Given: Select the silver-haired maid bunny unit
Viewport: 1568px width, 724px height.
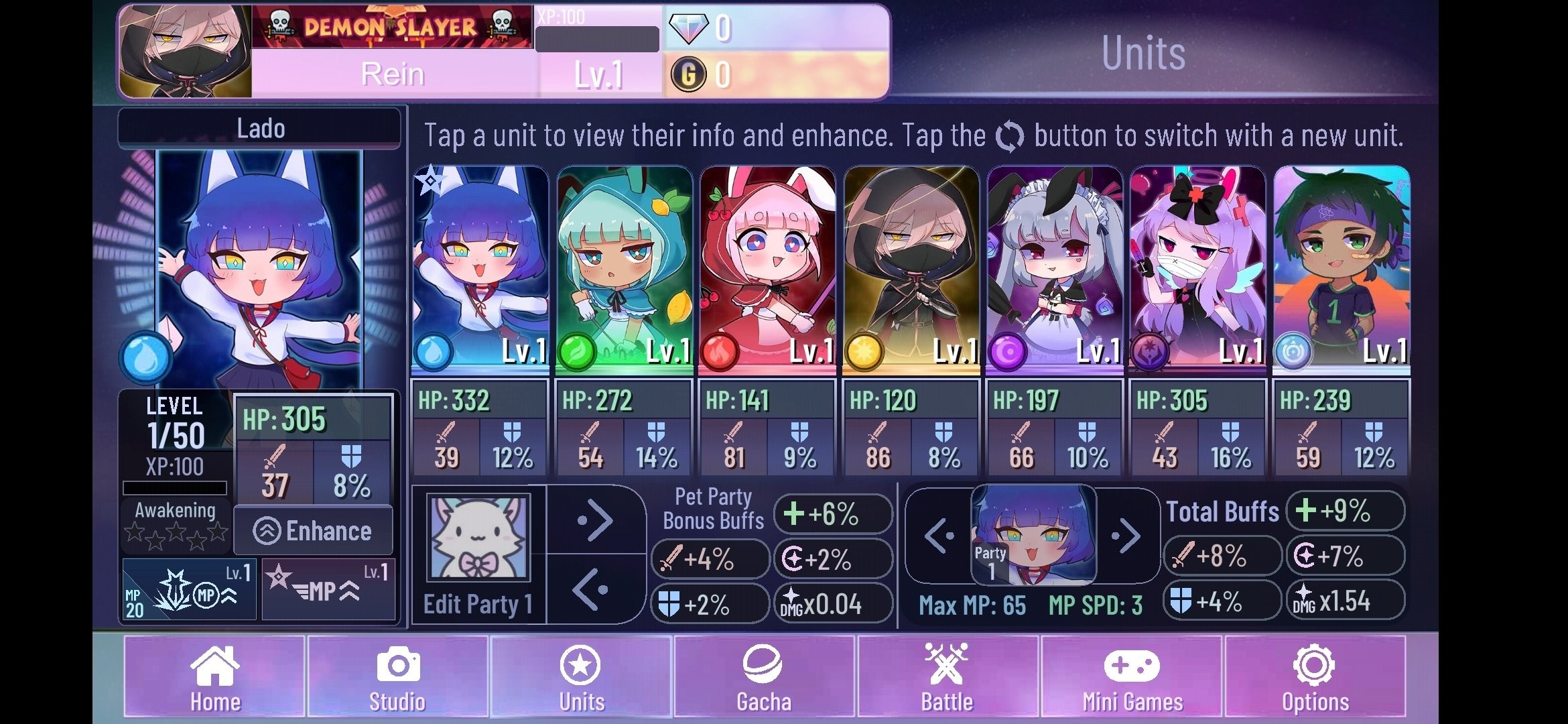Looking at the screenshot, I should [x=1055, y=268].
